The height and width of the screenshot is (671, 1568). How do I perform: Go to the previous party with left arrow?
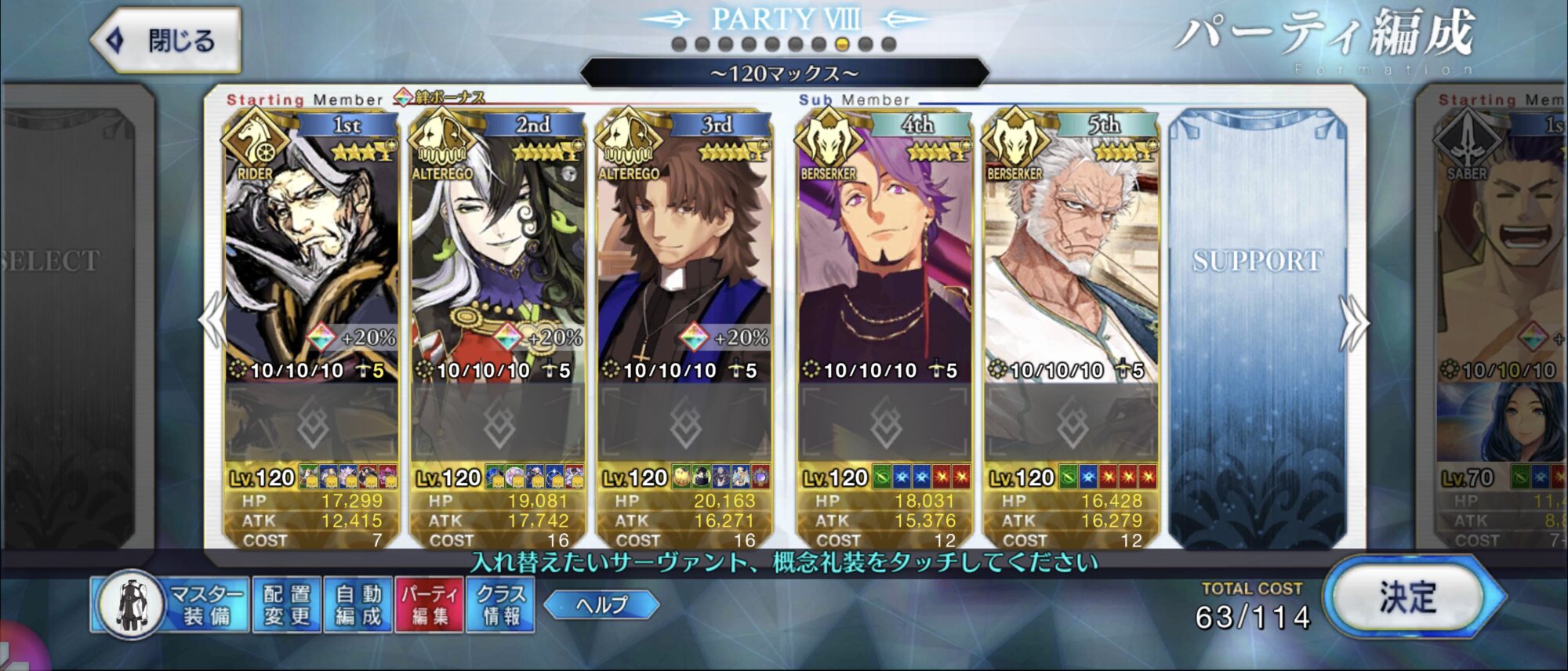[212, 320]
